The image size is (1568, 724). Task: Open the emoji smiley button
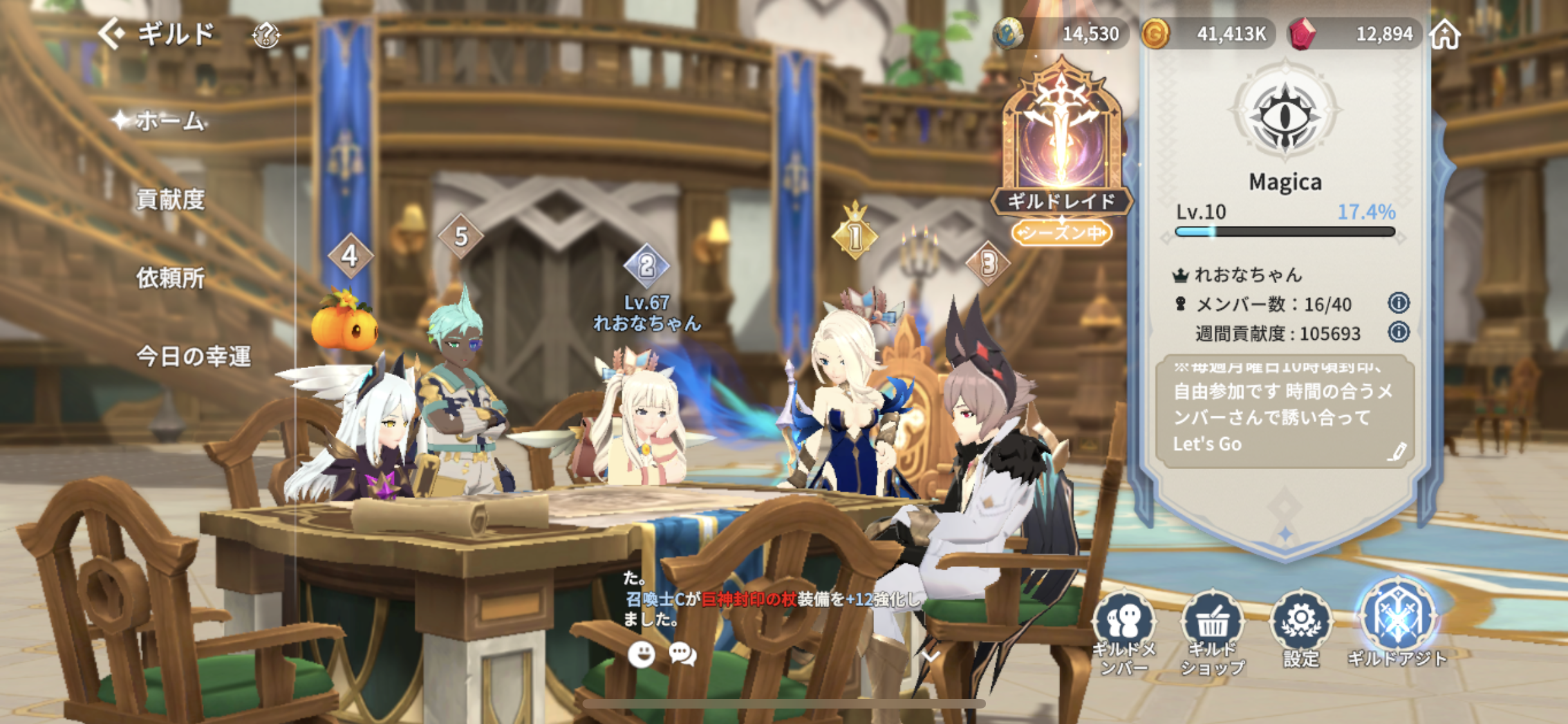(x=641, y=654)
